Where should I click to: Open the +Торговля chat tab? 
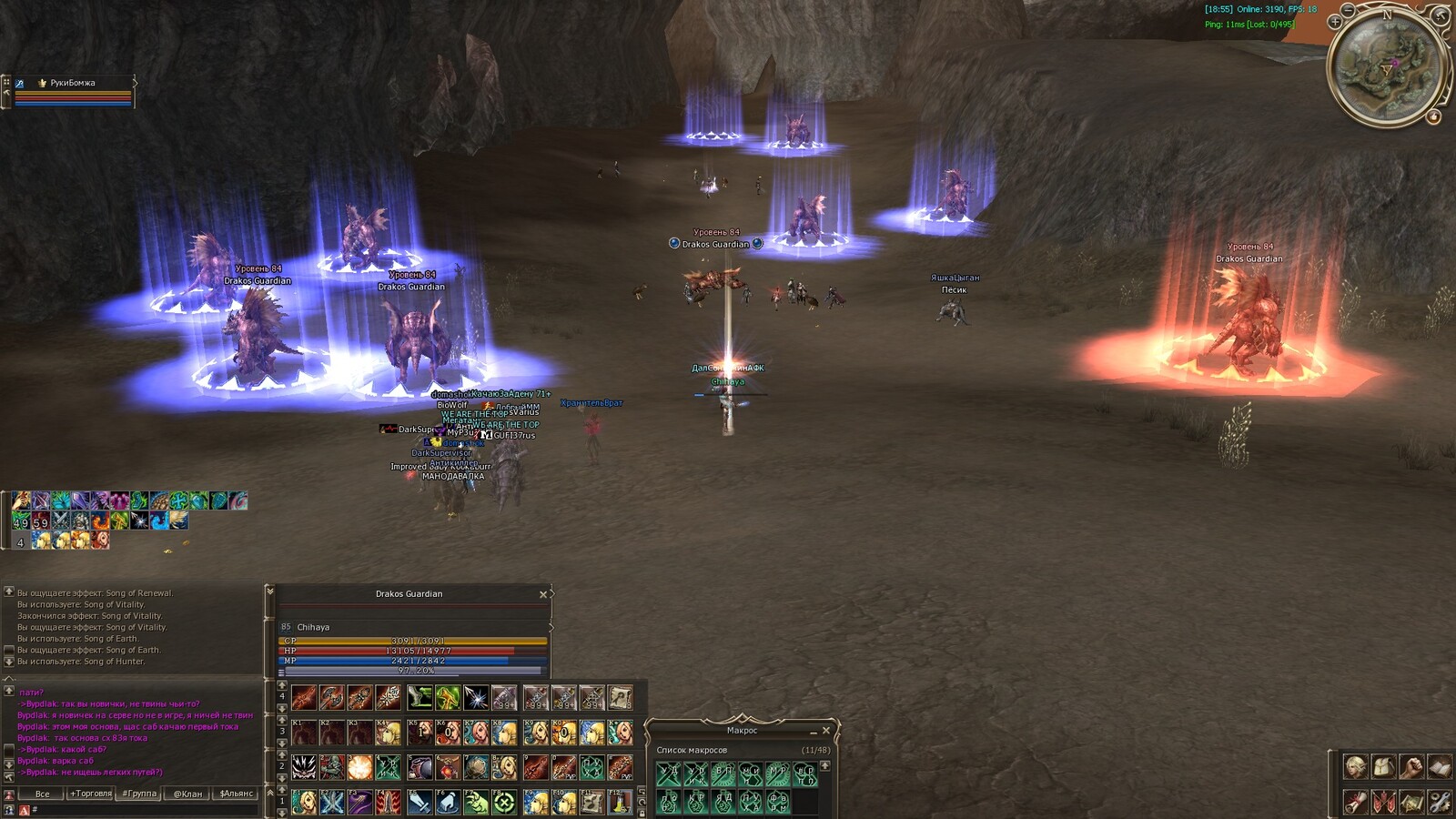(x=91, y=794)
